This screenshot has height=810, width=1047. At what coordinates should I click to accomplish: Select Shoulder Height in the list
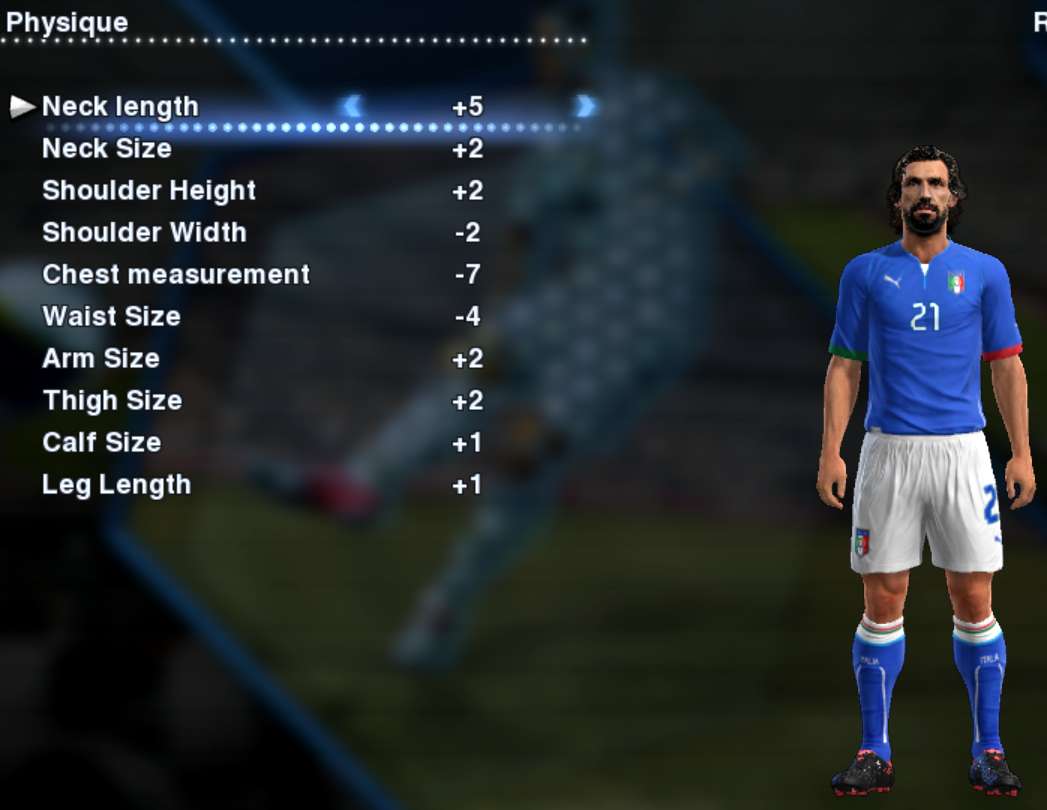(x=149, y=191)
